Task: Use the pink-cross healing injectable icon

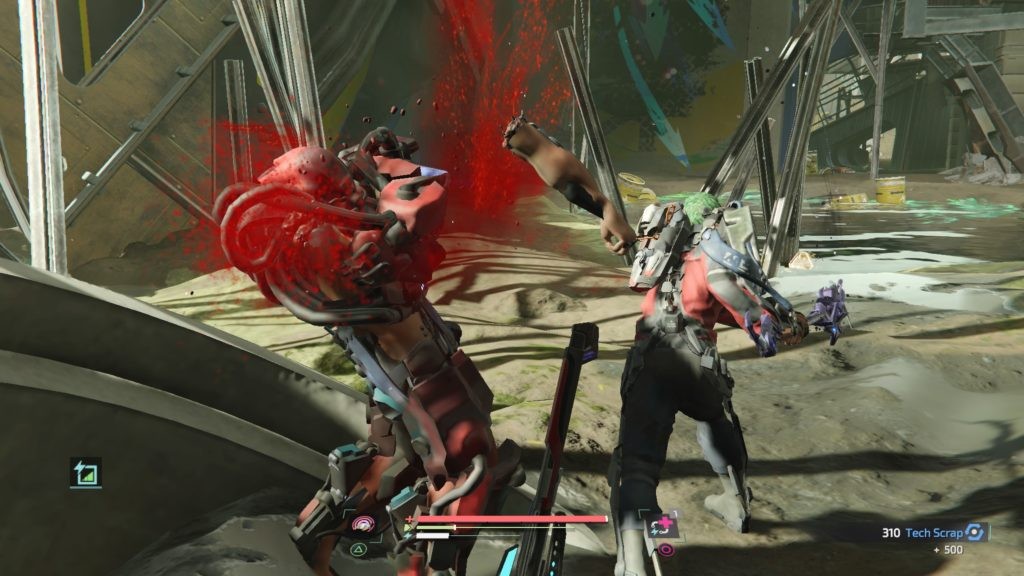Action: [664, 524]
